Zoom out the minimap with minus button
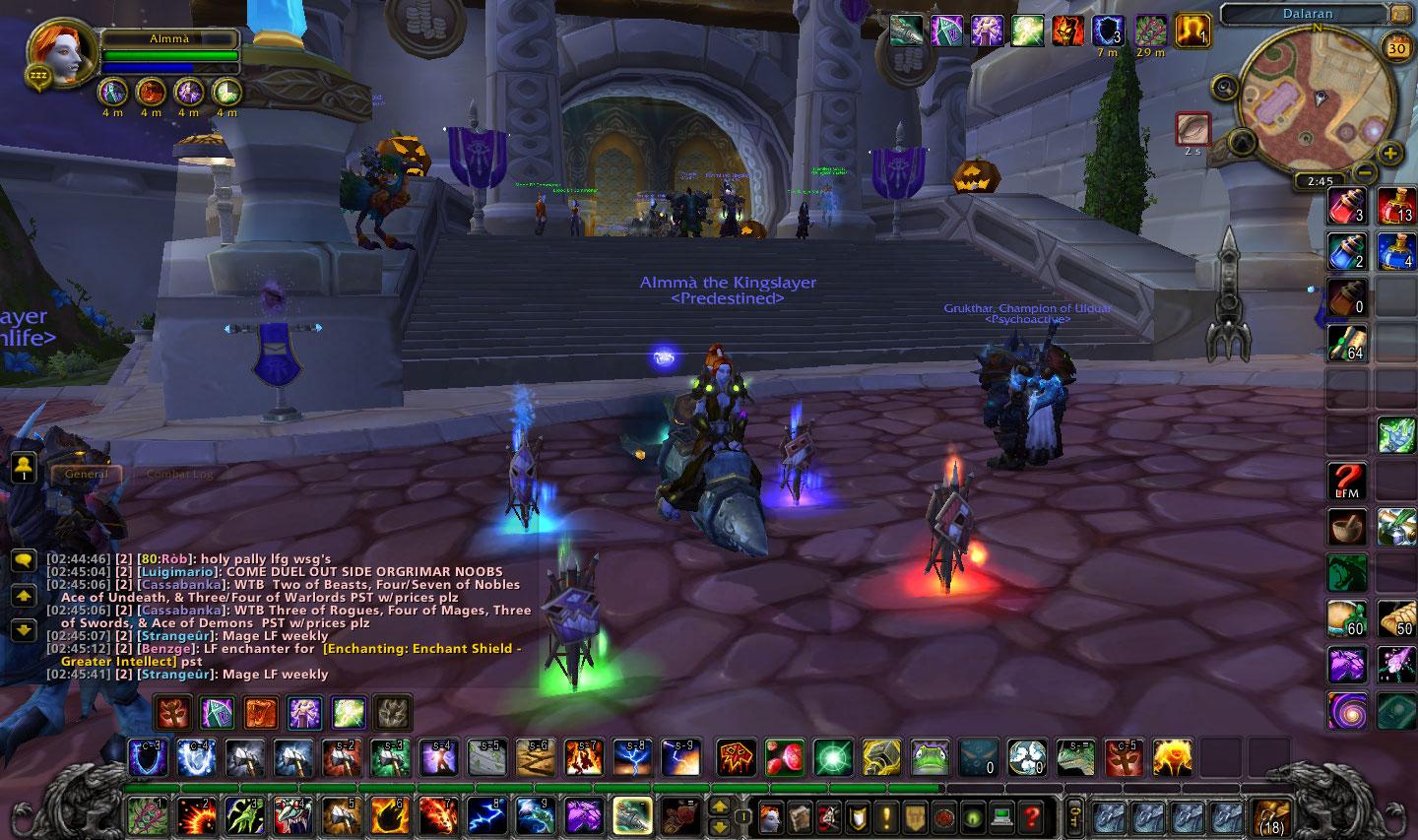The width and height of the screenshot is (1418, 840). (x=1362, y=172)
